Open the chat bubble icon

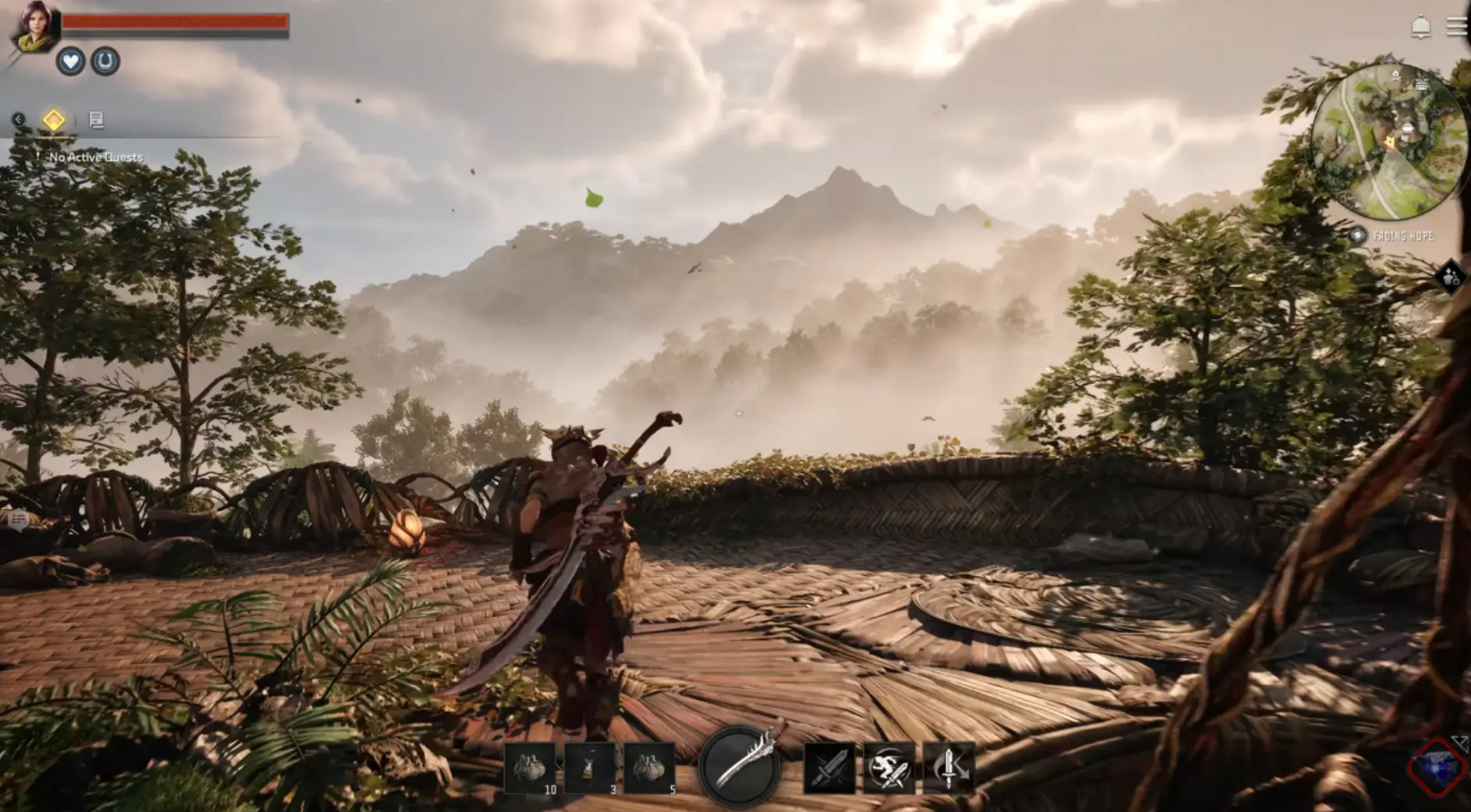18,519
